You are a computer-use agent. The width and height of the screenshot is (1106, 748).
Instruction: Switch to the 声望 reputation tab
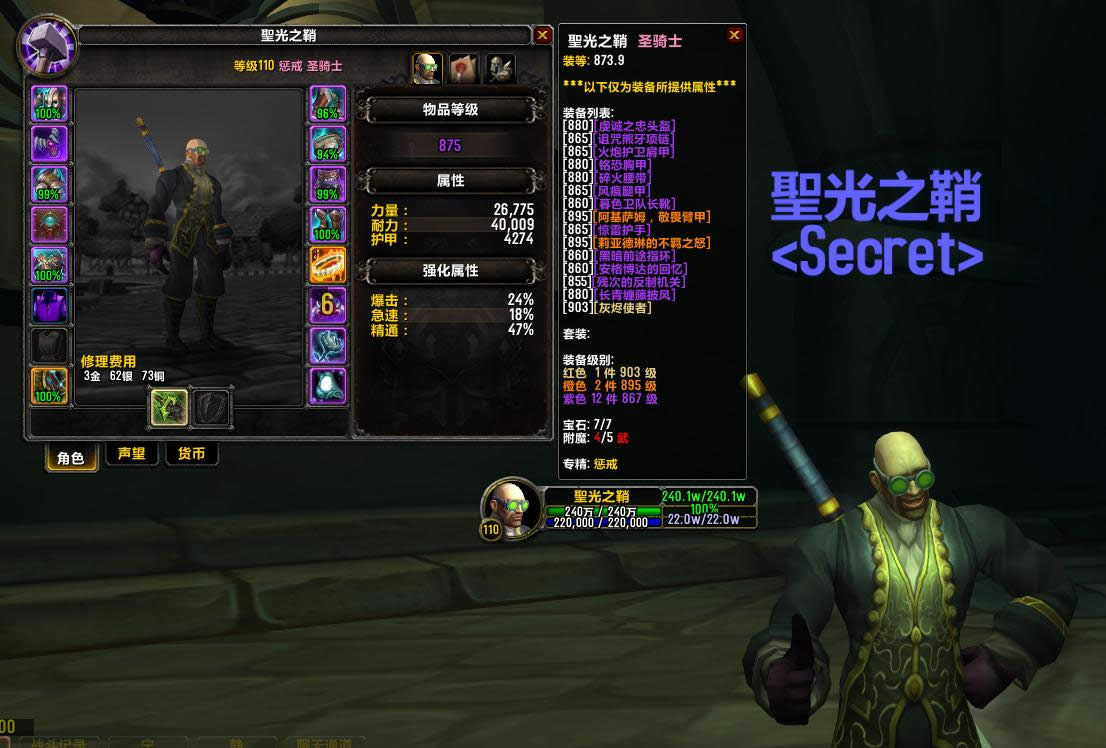coord(132,454)
